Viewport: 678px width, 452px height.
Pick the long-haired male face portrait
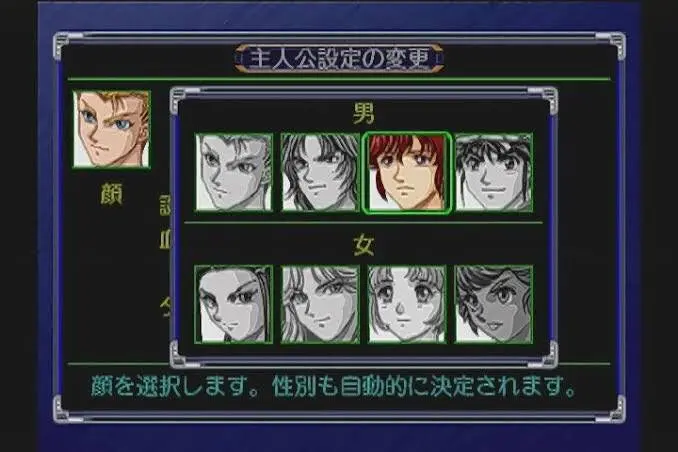(320, 172)
